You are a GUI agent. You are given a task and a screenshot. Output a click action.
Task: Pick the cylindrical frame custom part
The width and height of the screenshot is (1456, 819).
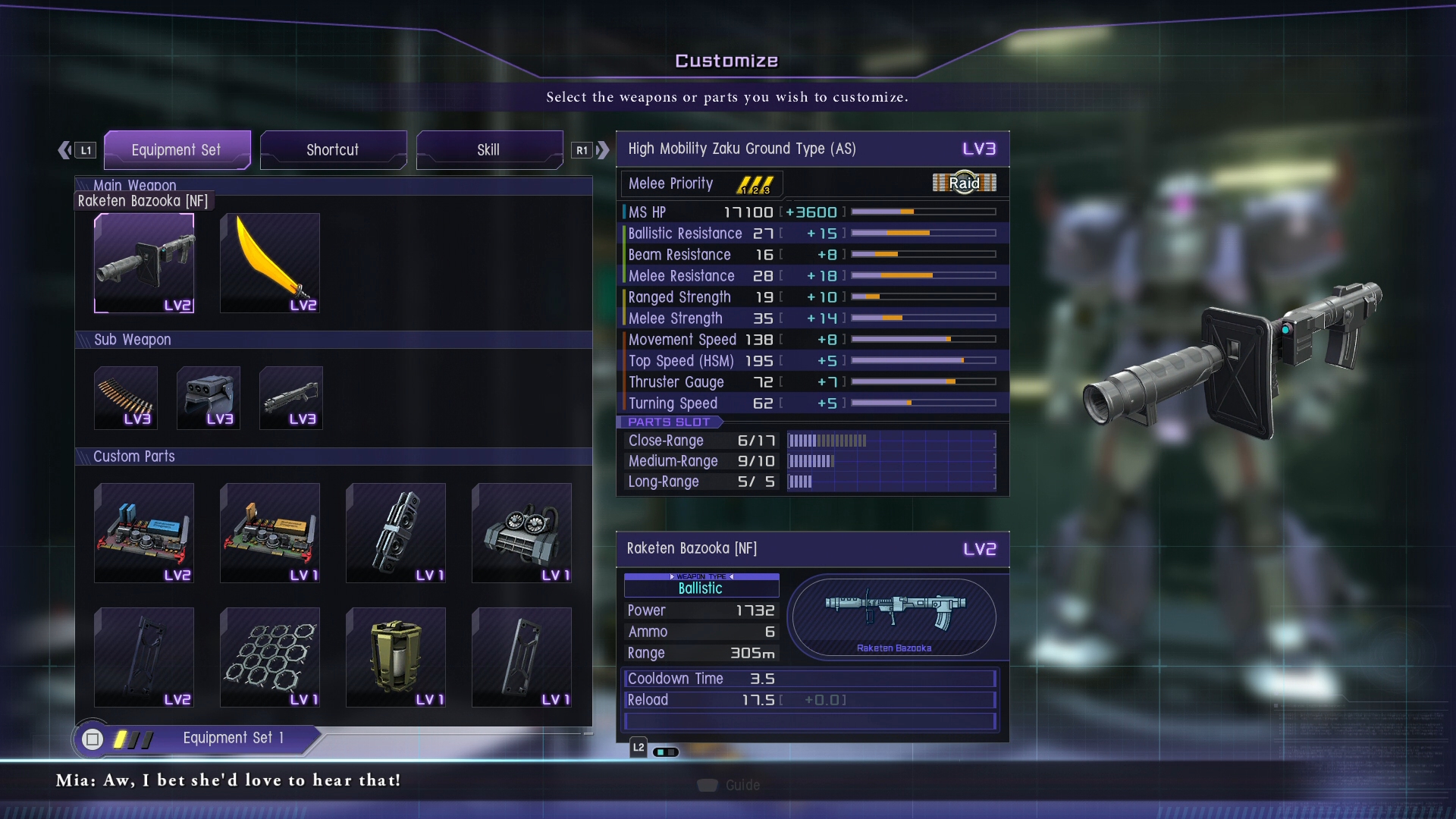396,533
